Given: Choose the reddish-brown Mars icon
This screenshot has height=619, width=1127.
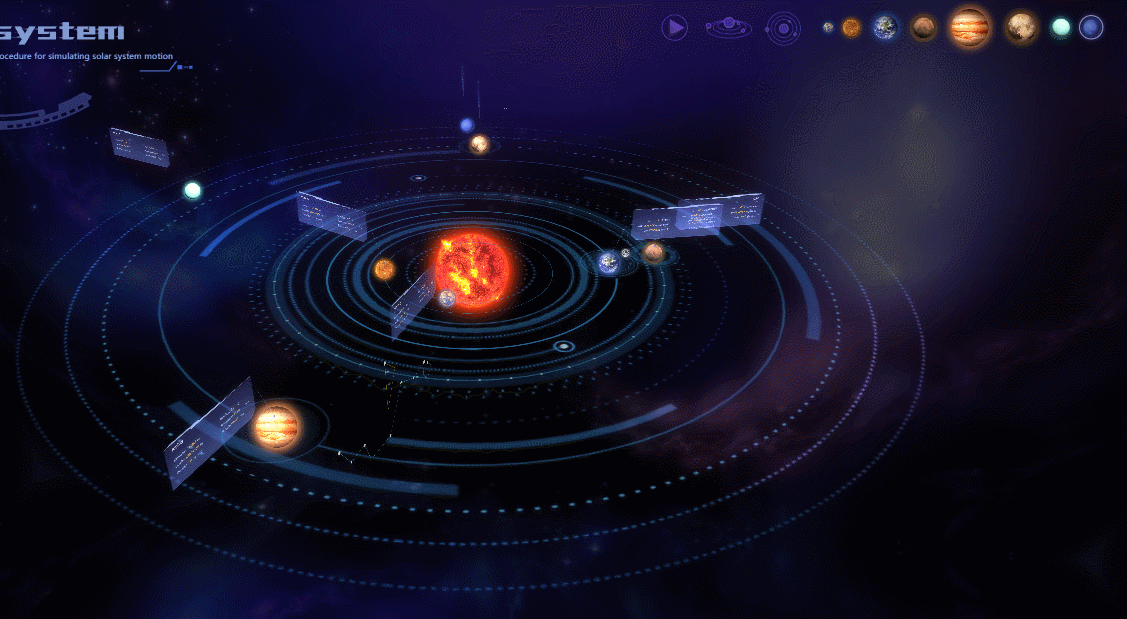Looking at the screenshot, I should coord(924,28).
